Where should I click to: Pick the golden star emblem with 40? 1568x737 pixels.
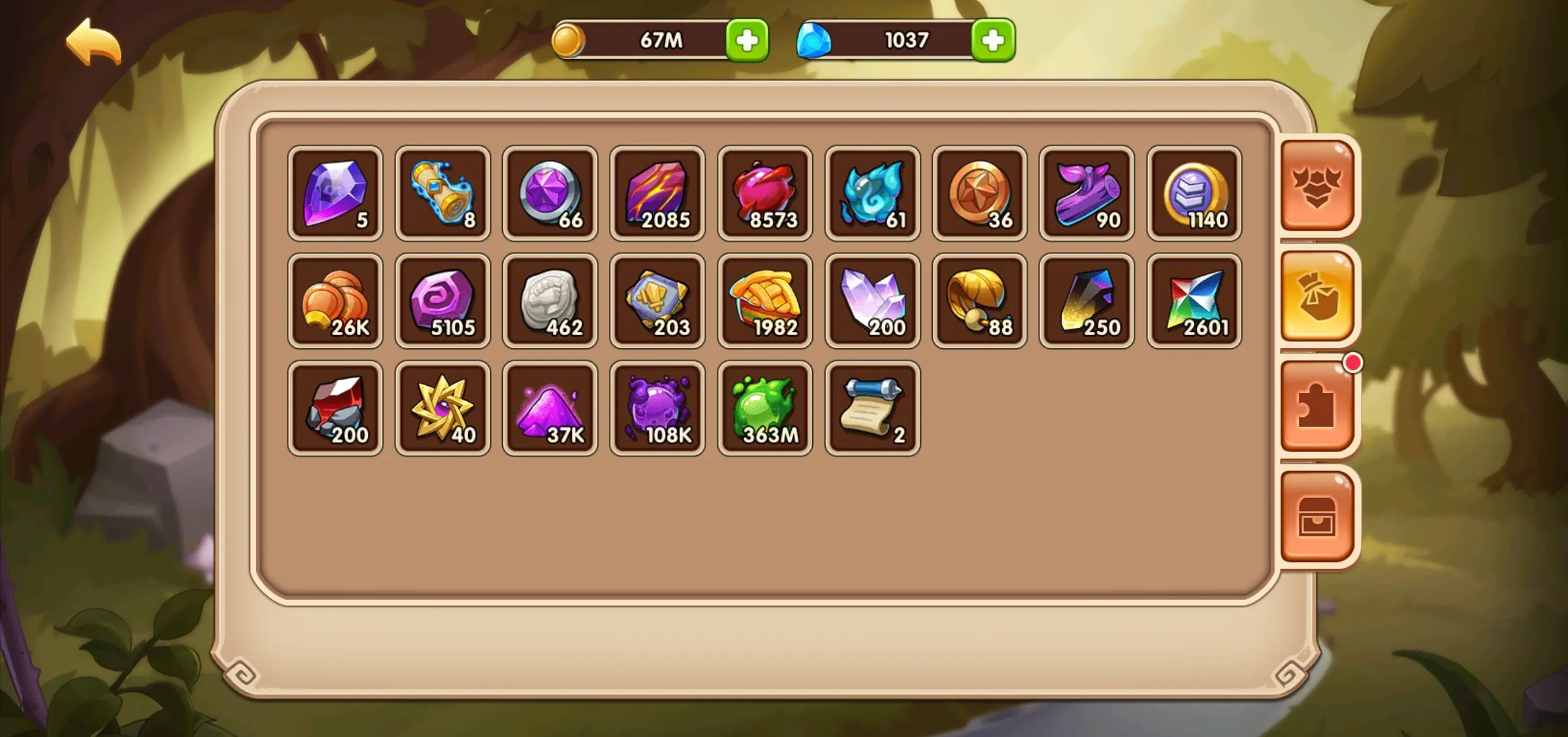443,408
